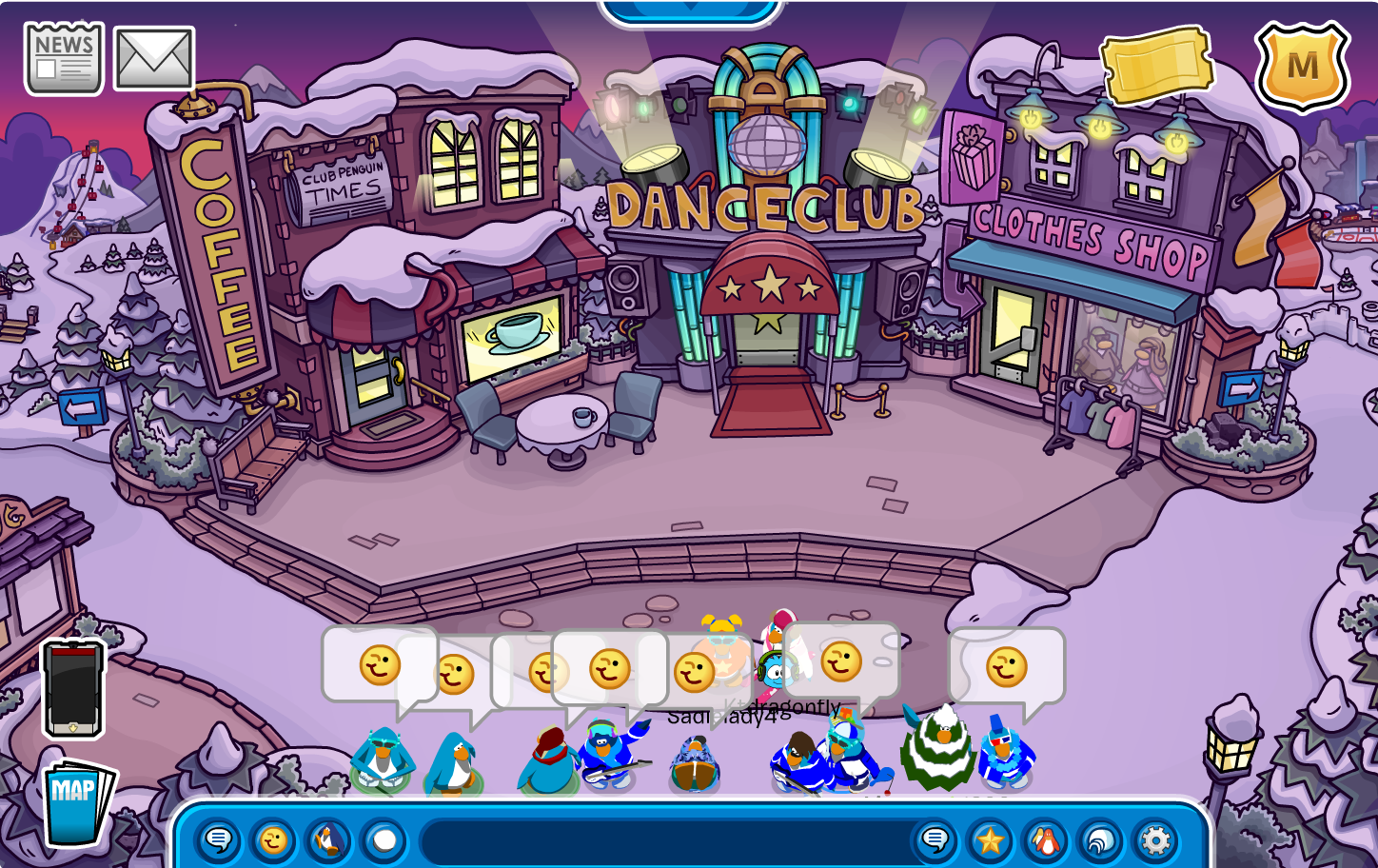
Task: Click the gold ticket icon
Action: 1156,65
